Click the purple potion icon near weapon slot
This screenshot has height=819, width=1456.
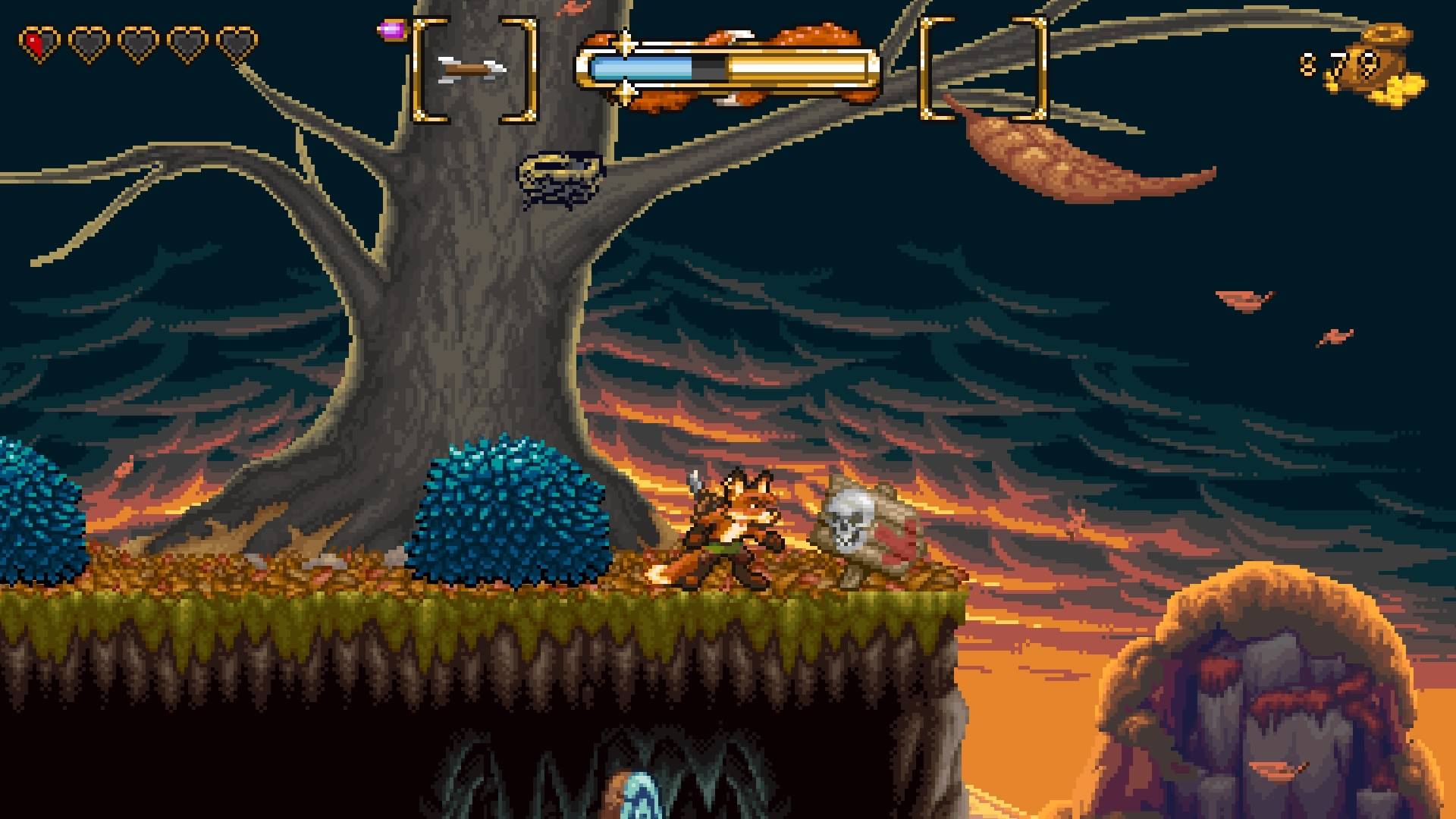click(391, 30)
